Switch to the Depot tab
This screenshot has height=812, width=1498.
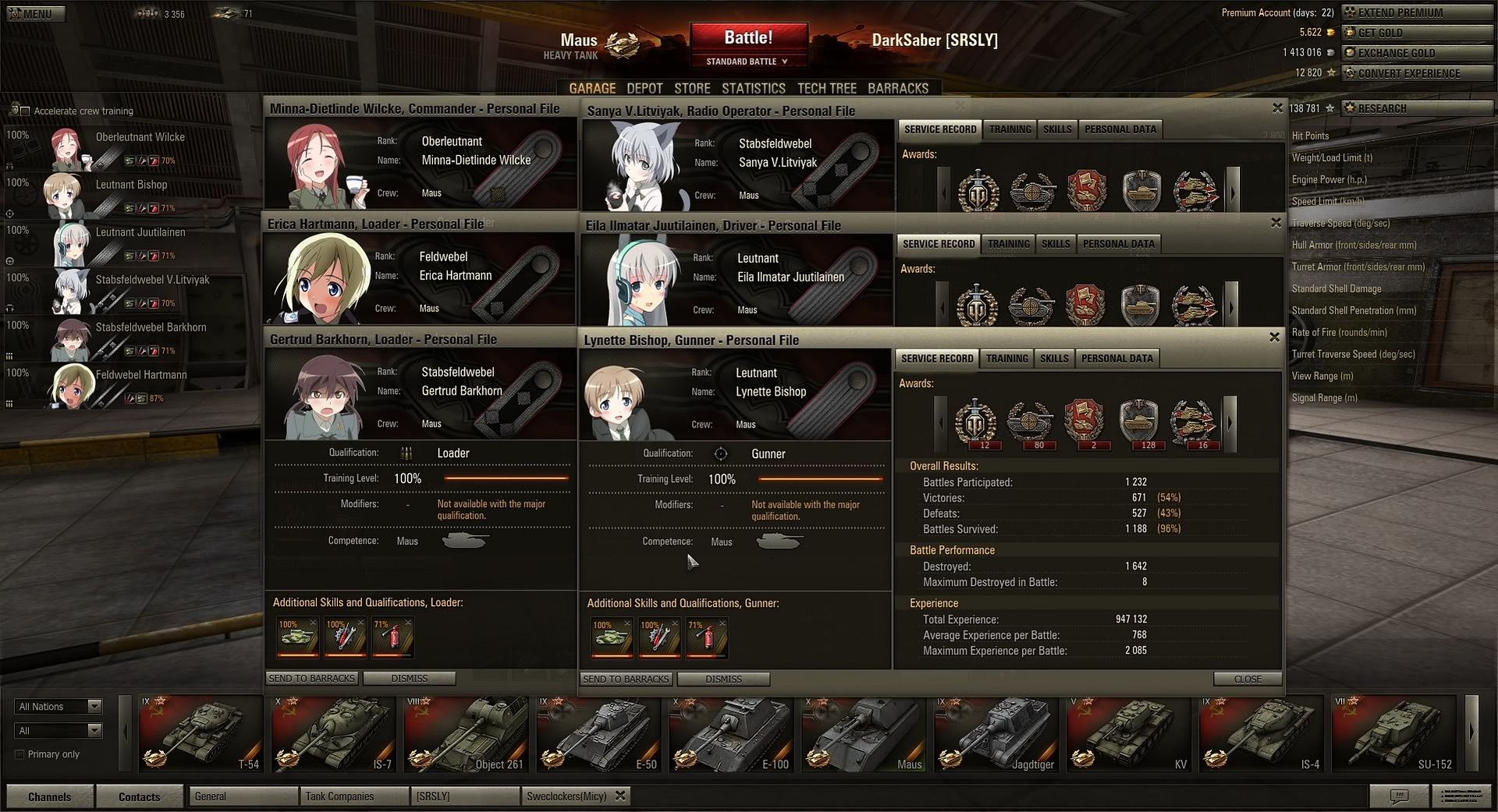point(644,89)
